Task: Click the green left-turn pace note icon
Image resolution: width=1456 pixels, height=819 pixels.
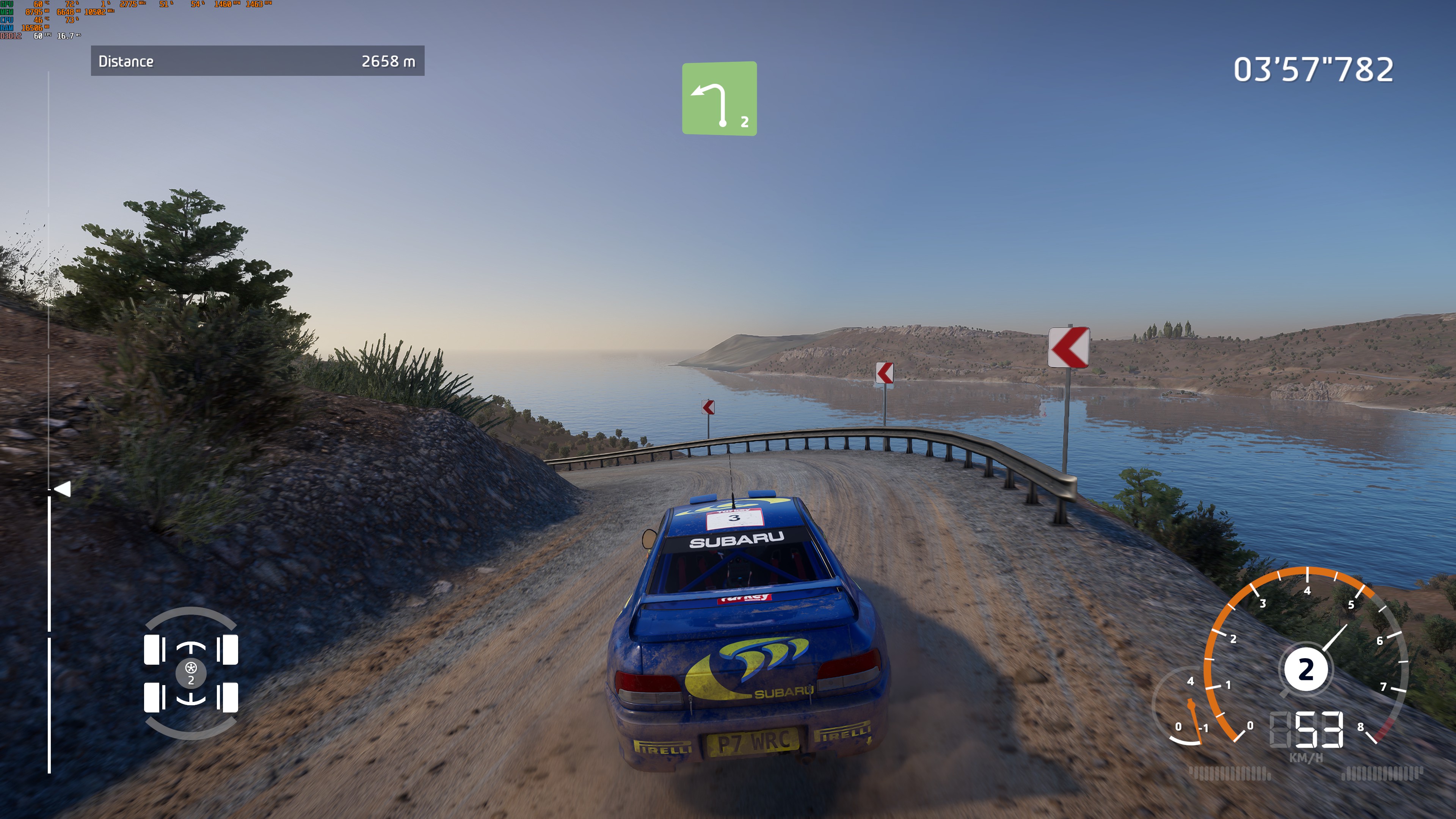Action: pyautogui.click(x=719, y=98)
